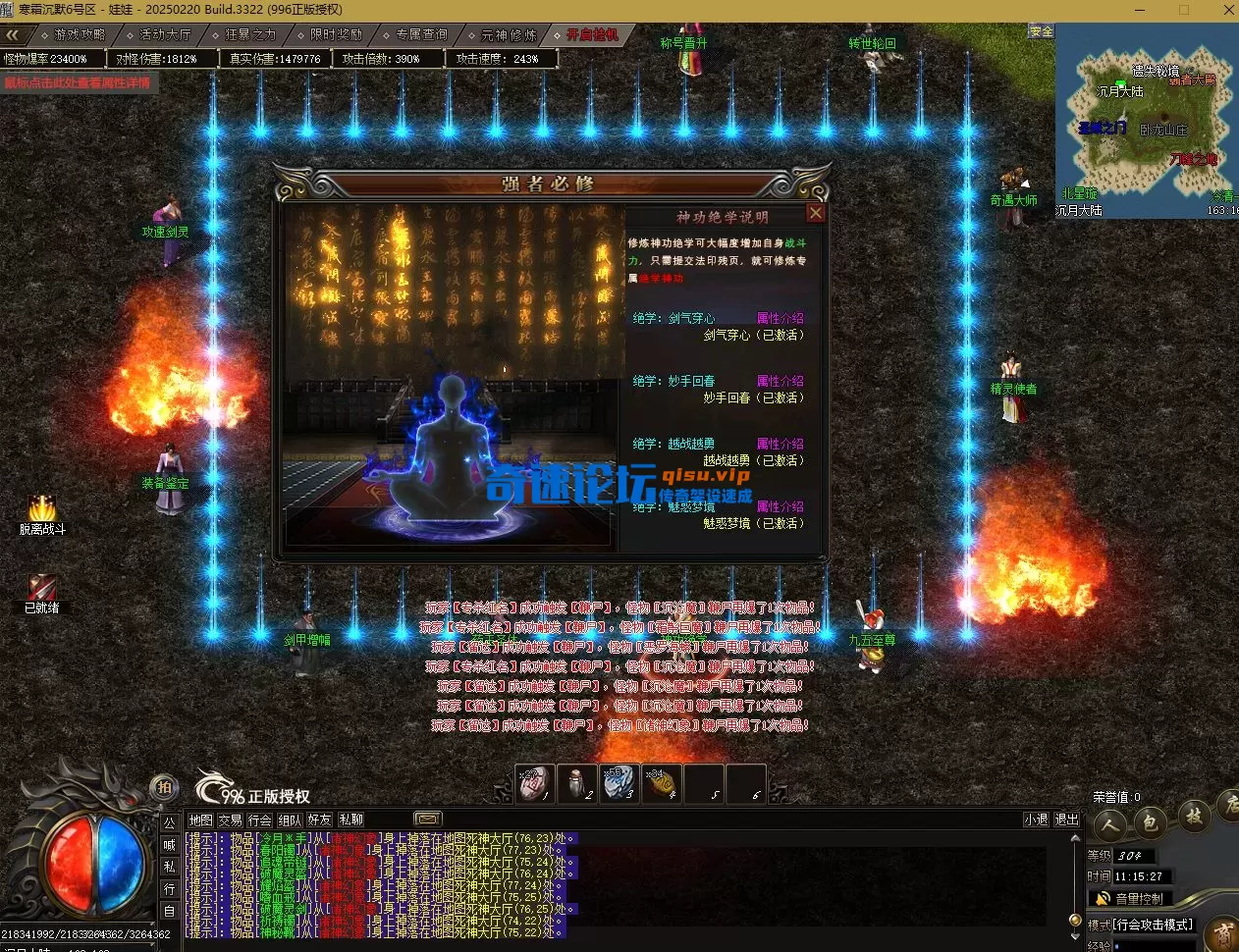Open the 游戏攻略 menu tab
This screenshot has height=952, width=1239.
click(80, 34)
